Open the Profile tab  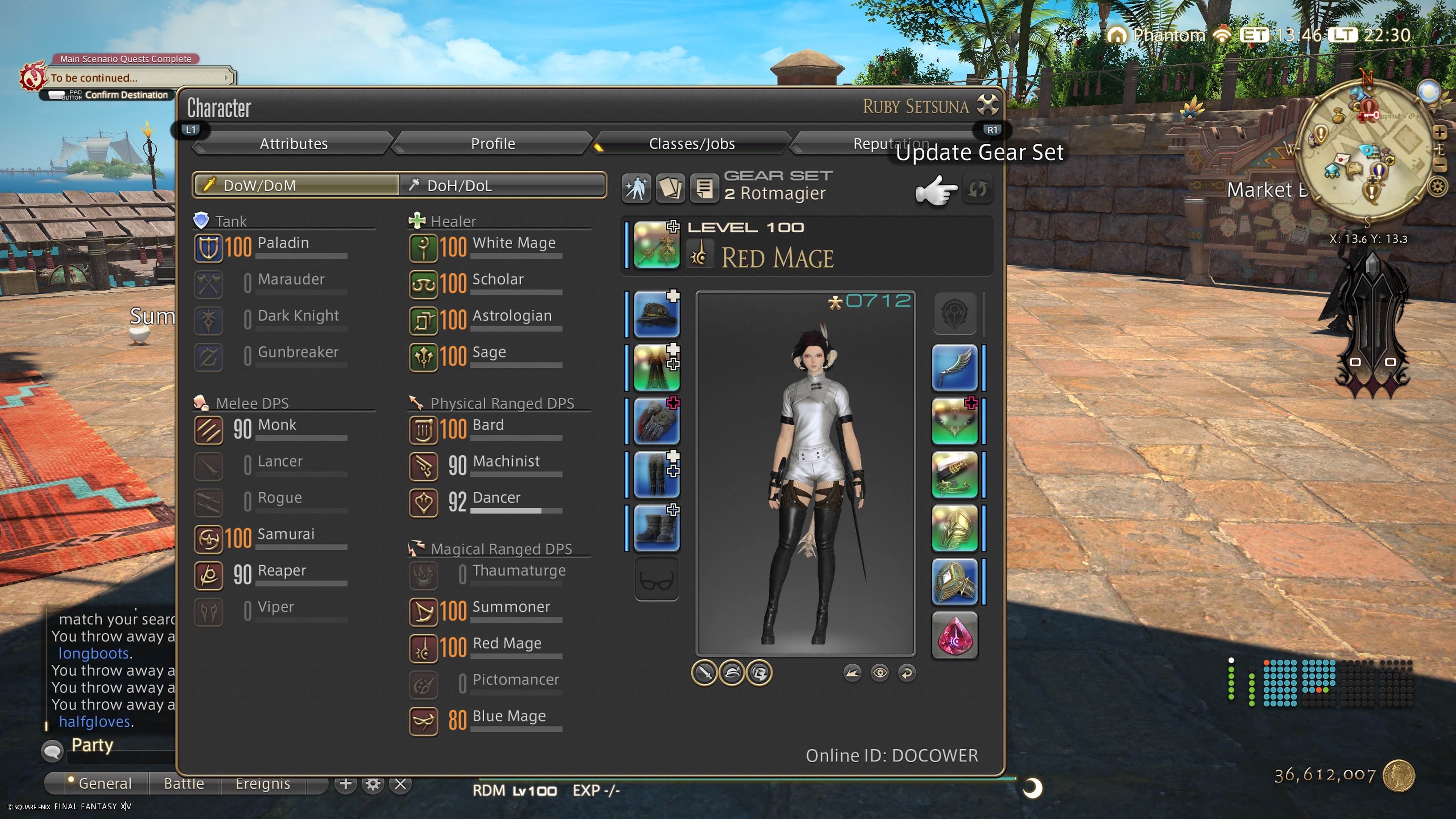[492, 144]
